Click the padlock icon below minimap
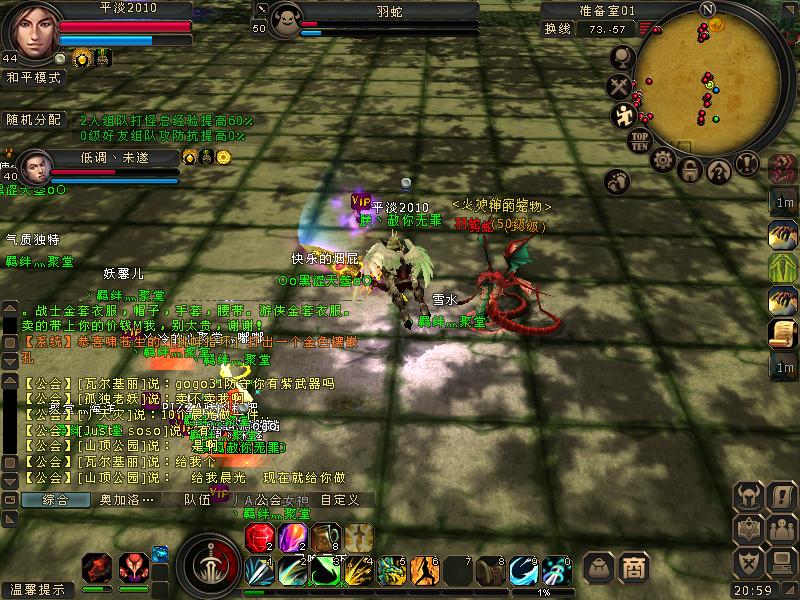This screenshot has height=600, width=800. tap(690, 170)
